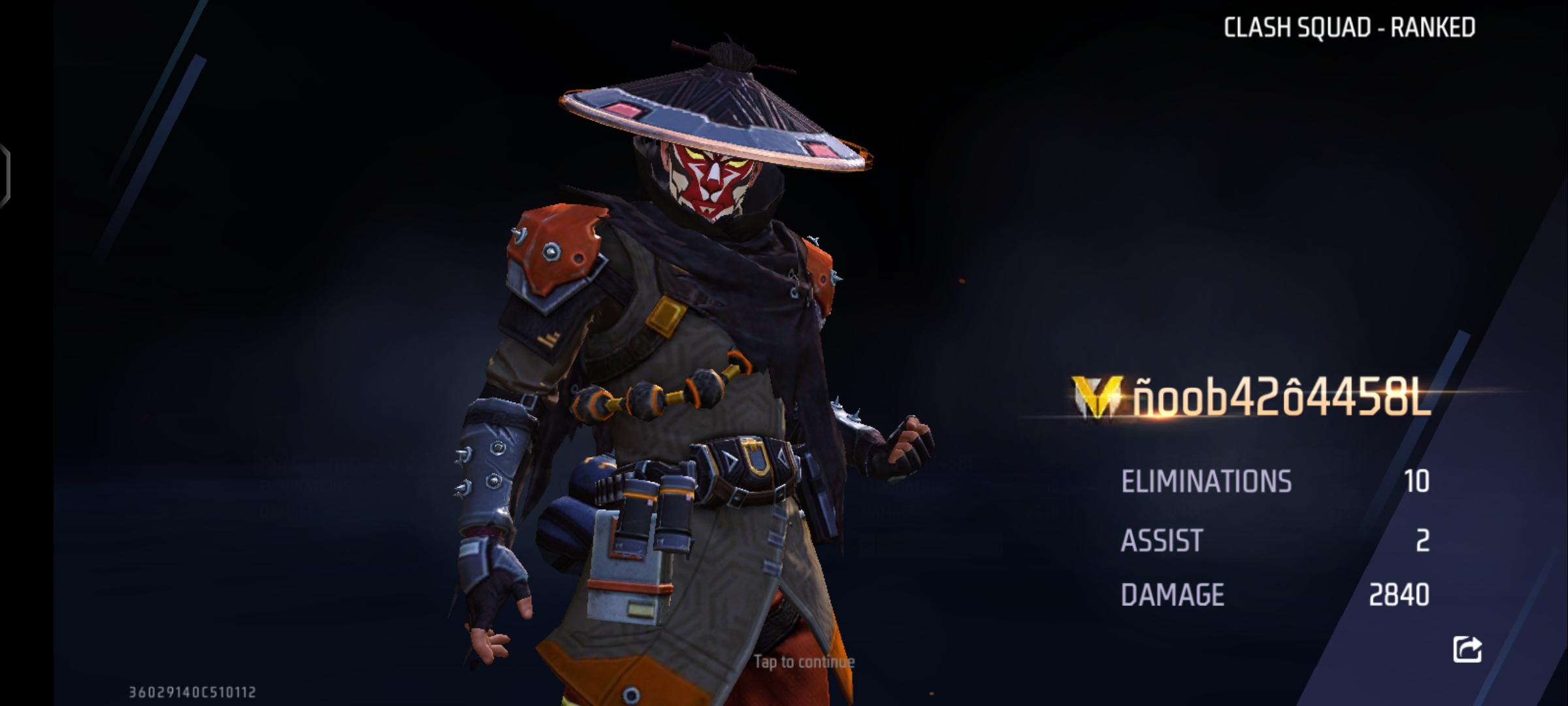Tap the share icon
This screenshot has height=706, width=1568.
(x=1467, y=649)
